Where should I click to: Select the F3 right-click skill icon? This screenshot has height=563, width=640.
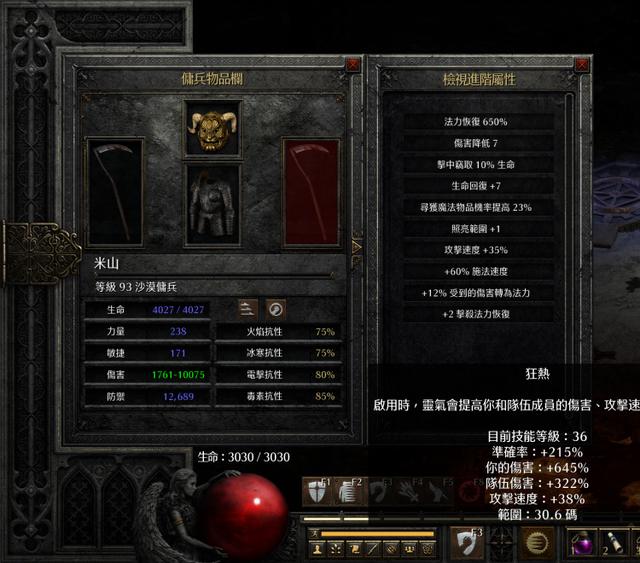tap(467, 541)
